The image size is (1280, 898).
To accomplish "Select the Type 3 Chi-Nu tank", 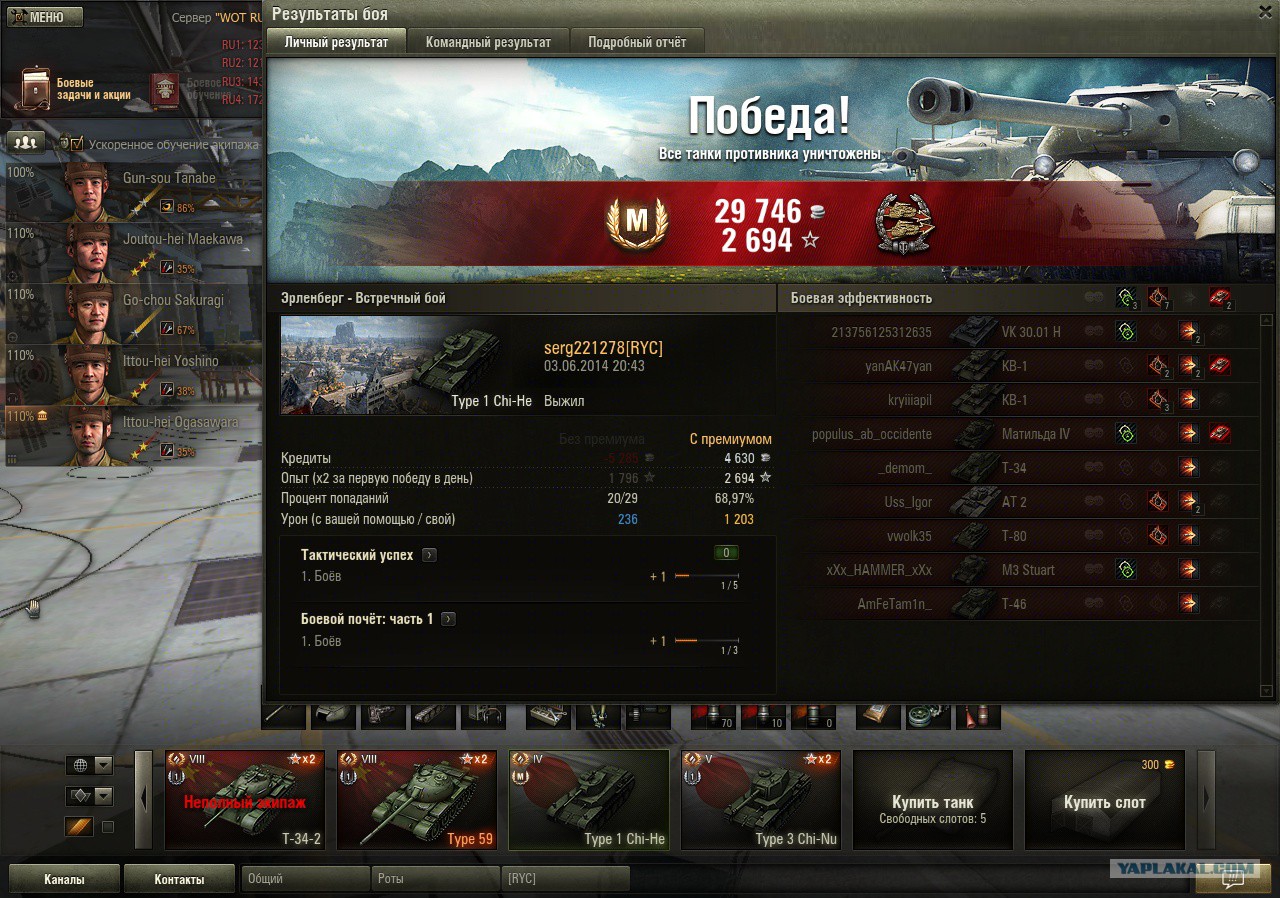I will (x=761, y=800).
